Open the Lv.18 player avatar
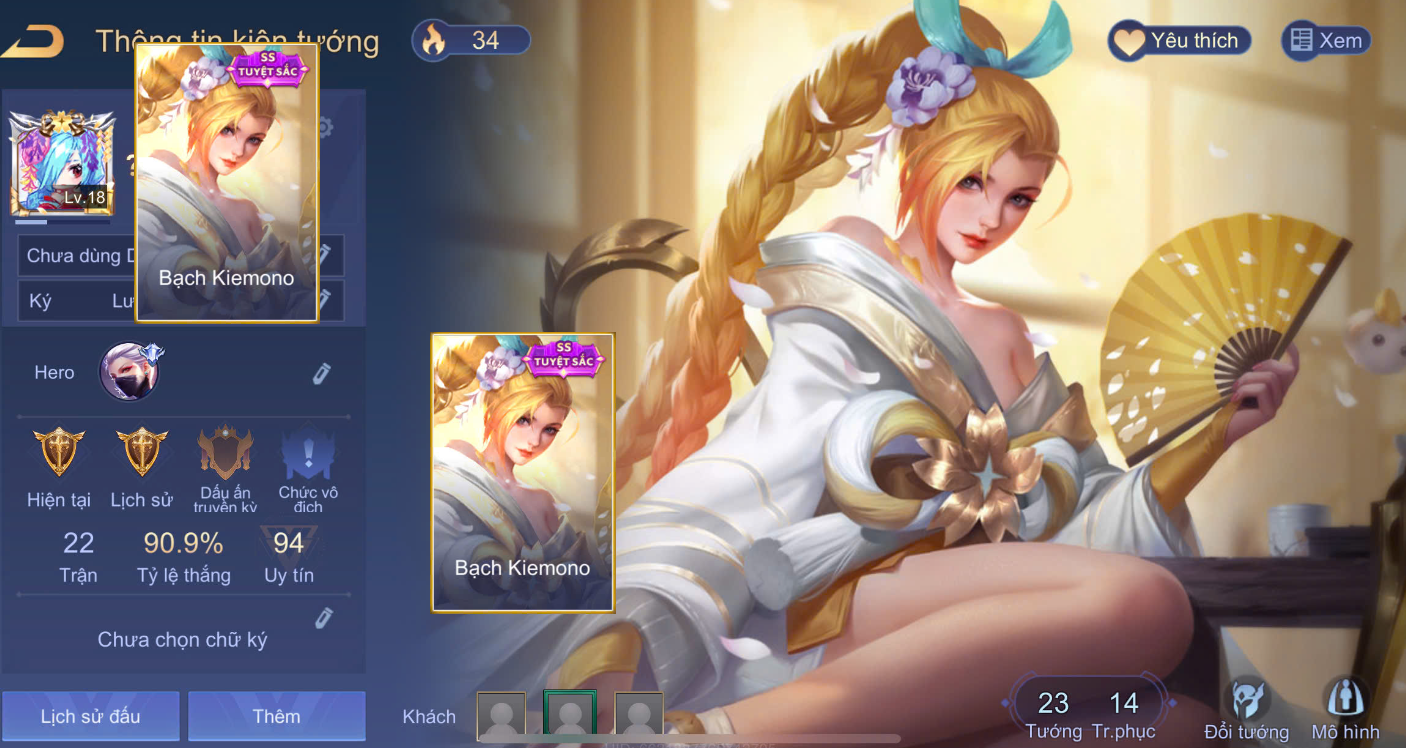This screenshot has width=1406, height=748. coord(62,163)
